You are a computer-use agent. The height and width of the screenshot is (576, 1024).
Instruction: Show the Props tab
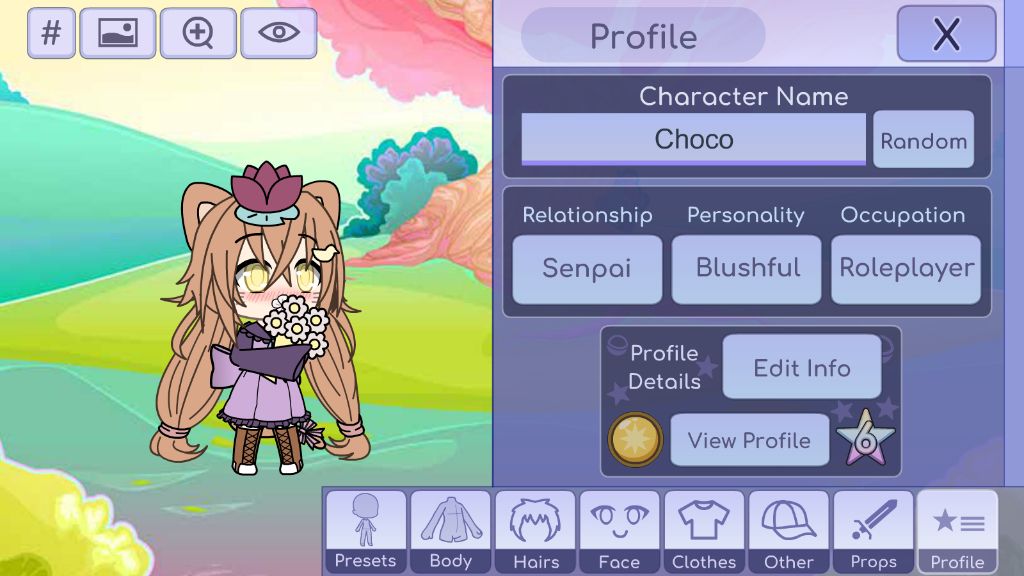pos(873,532)
